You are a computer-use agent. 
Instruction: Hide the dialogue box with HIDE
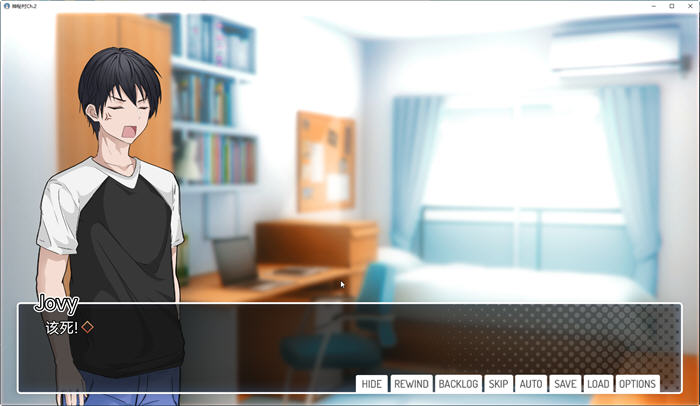pyautogui.click(x=371, y=384)
